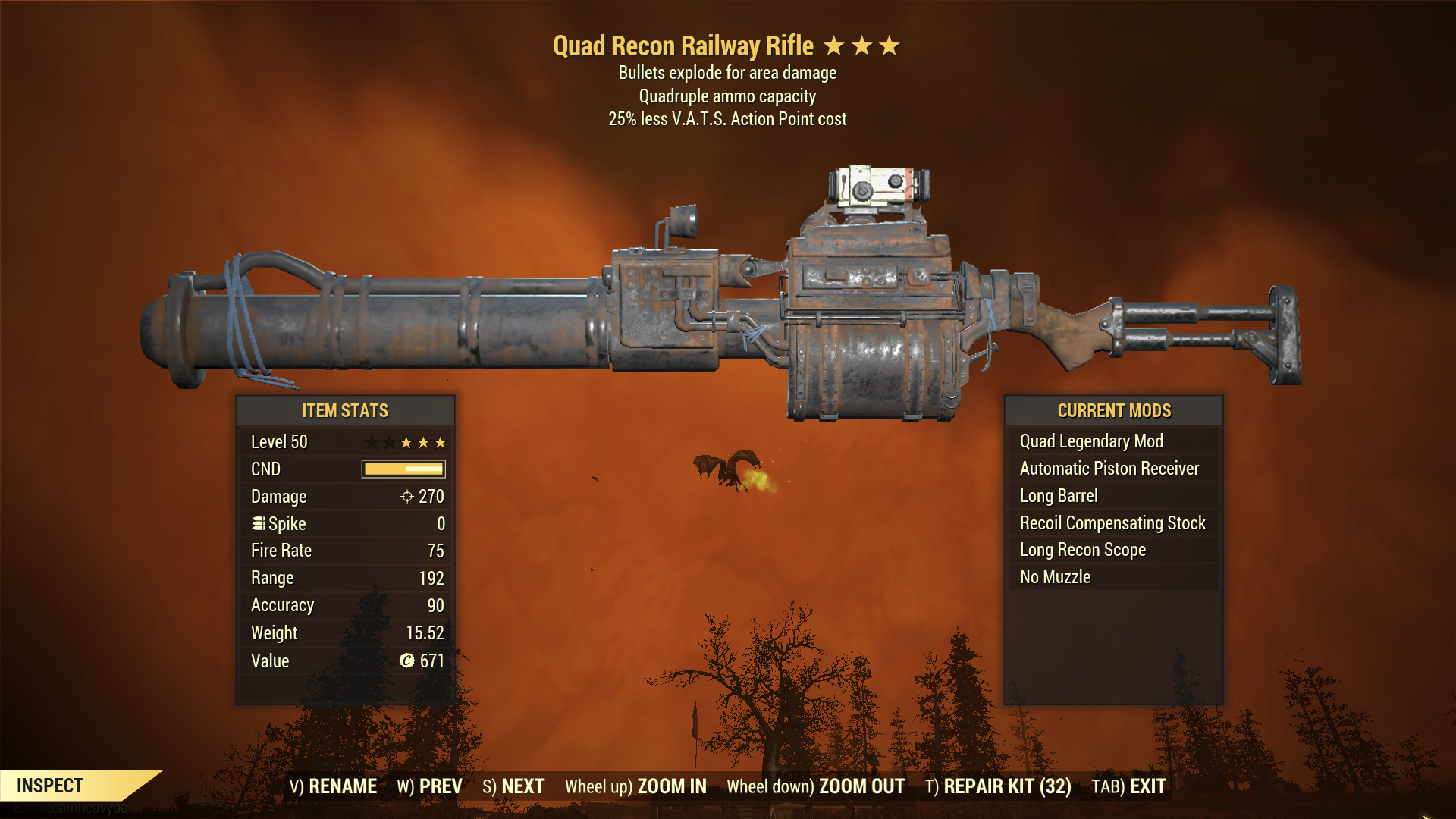Click the caps currency icon next to Value
The height and width of the screenshot is (819, 1456).
[406, 661]
